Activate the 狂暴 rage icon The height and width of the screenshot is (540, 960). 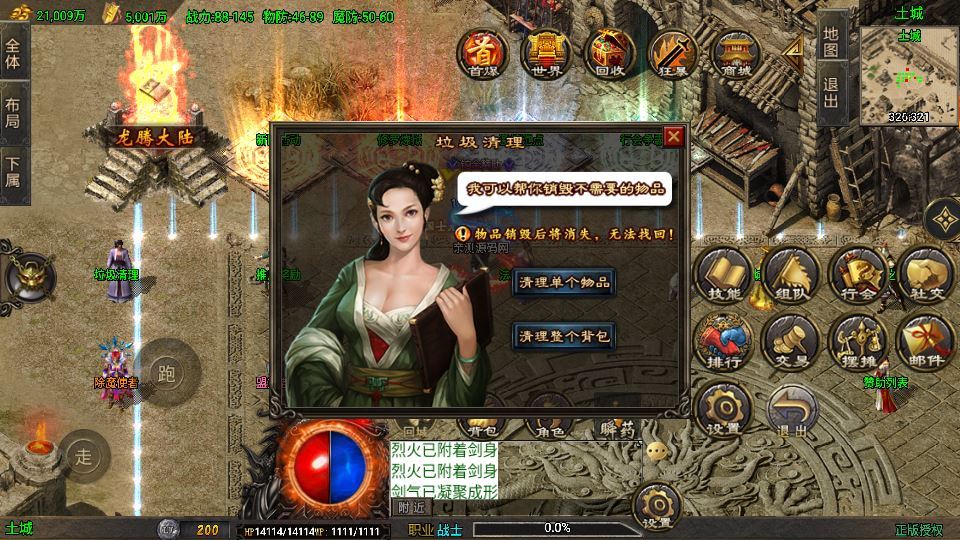[670, 51]
